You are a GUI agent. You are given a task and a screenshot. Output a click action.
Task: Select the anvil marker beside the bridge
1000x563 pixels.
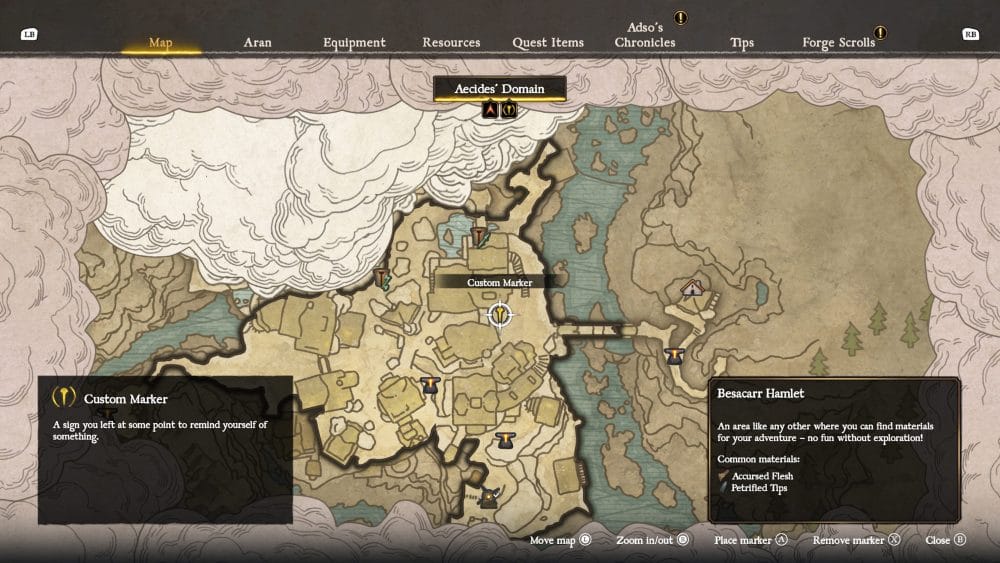click(674, 355)
